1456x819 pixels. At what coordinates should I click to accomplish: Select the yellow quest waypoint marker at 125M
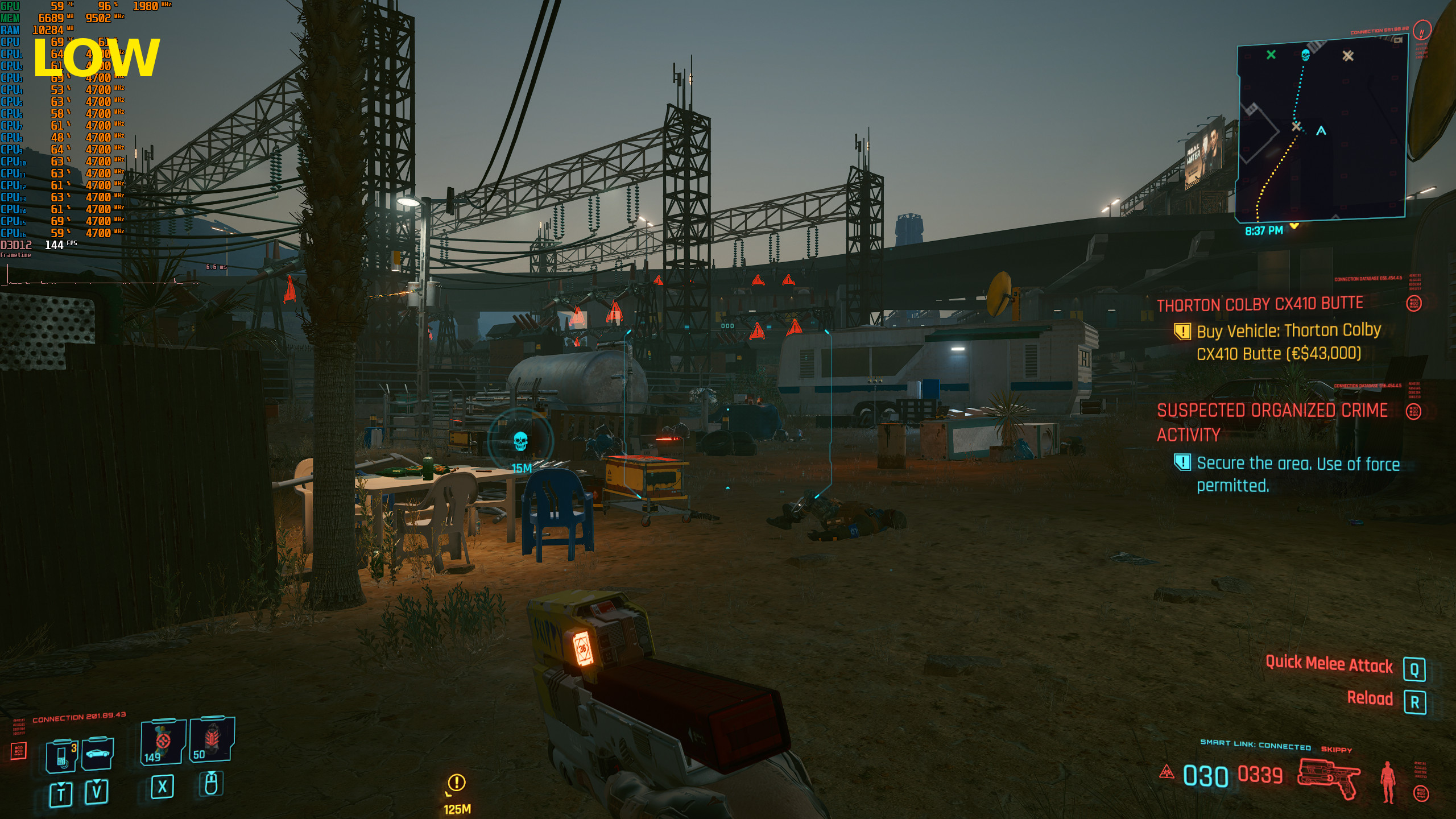click(x=456, y=783)
